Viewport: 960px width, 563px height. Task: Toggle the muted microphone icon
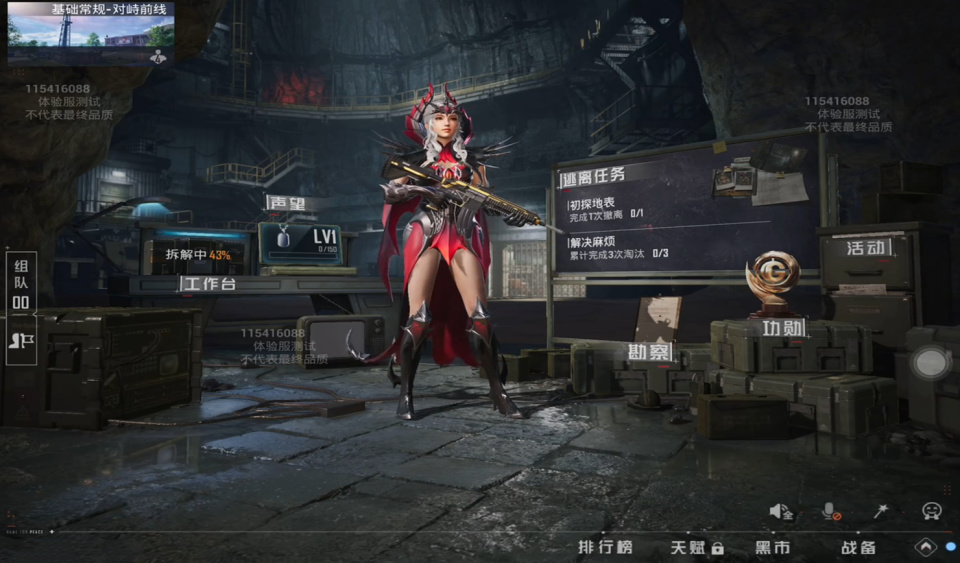(830, 511)
